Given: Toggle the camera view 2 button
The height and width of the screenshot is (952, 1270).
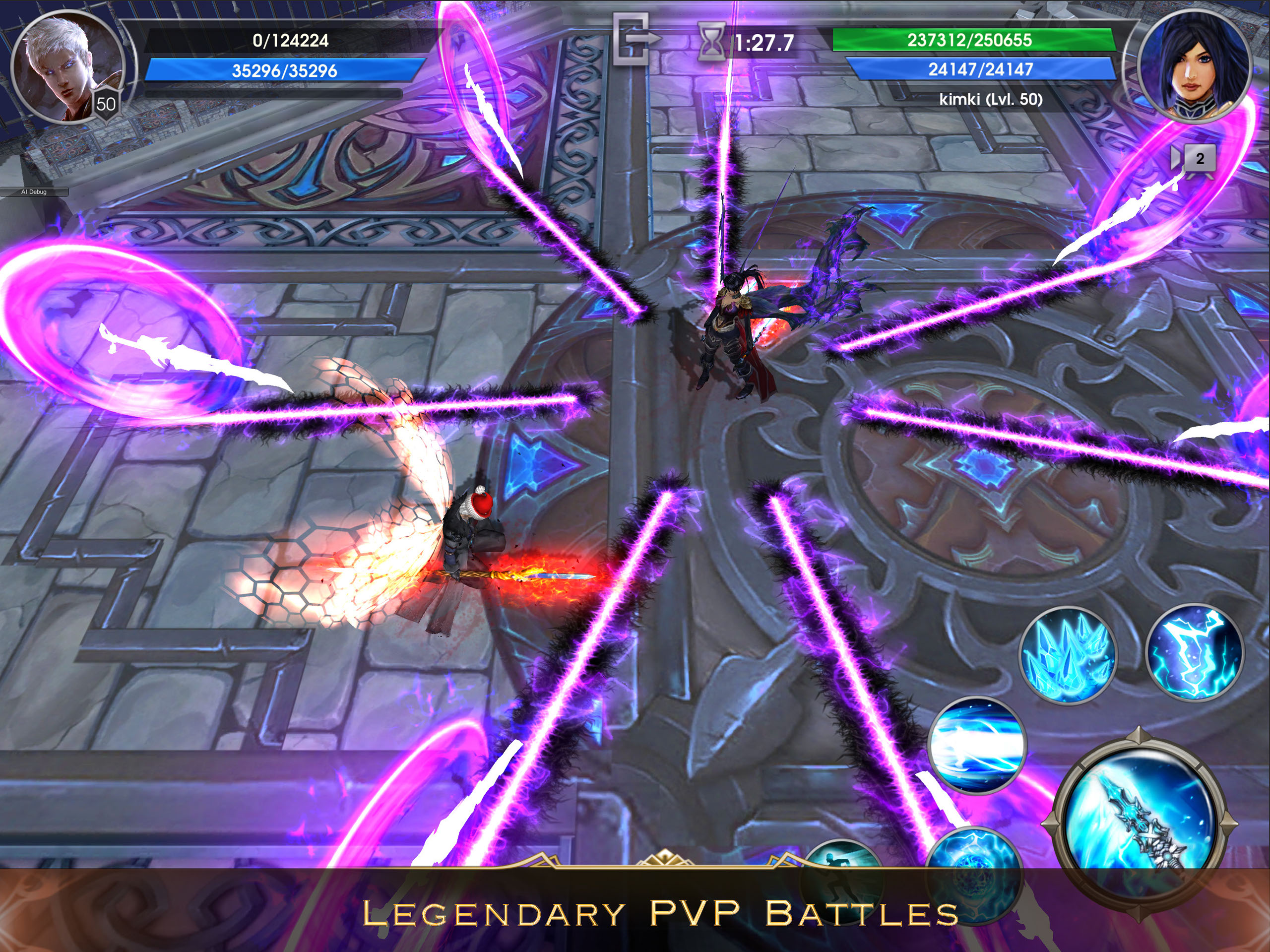Looking at the screenshot, I should pos(1196,159).
